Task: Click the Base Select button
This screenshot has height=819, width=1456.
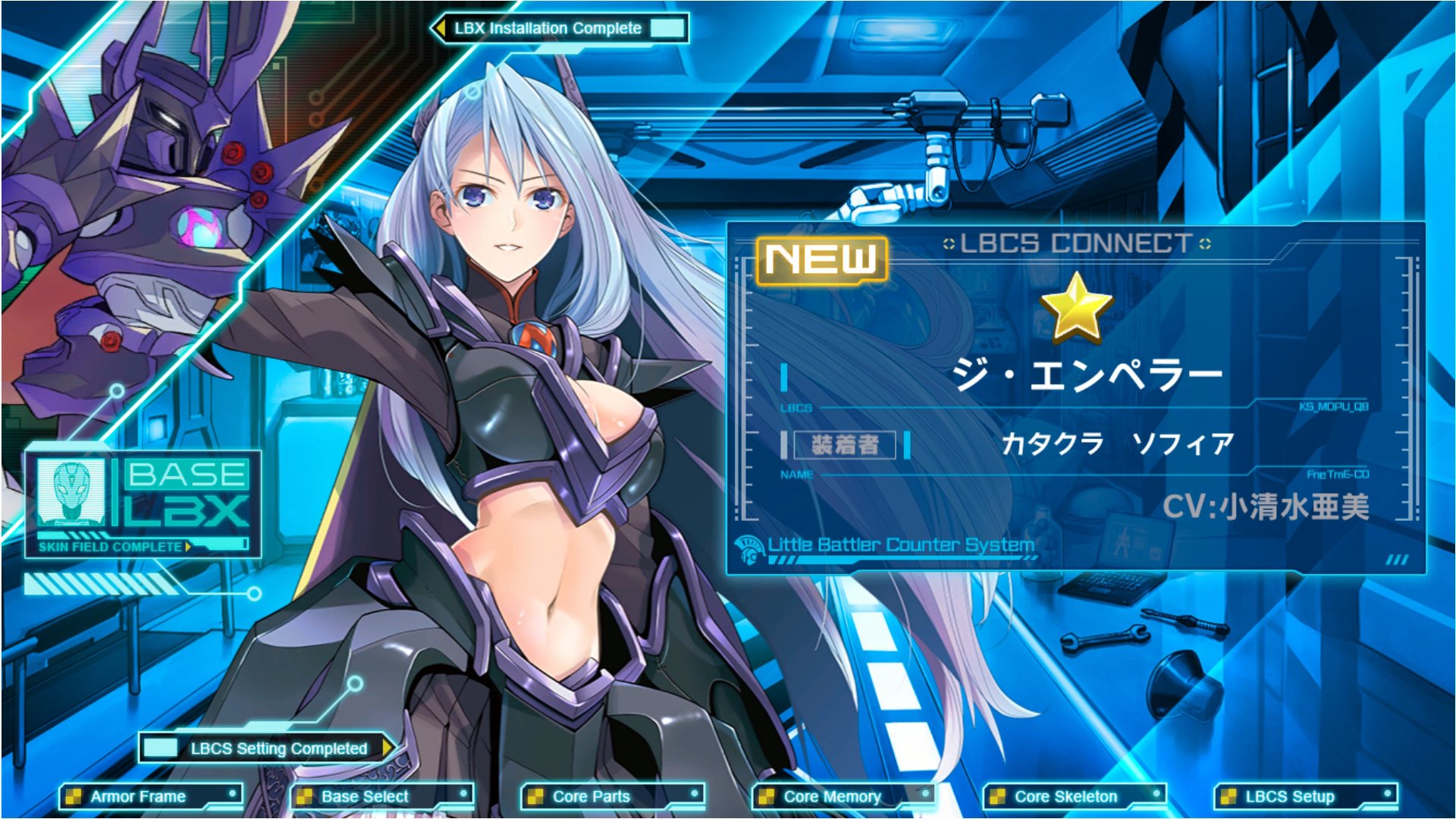Action: click(364, 796)
